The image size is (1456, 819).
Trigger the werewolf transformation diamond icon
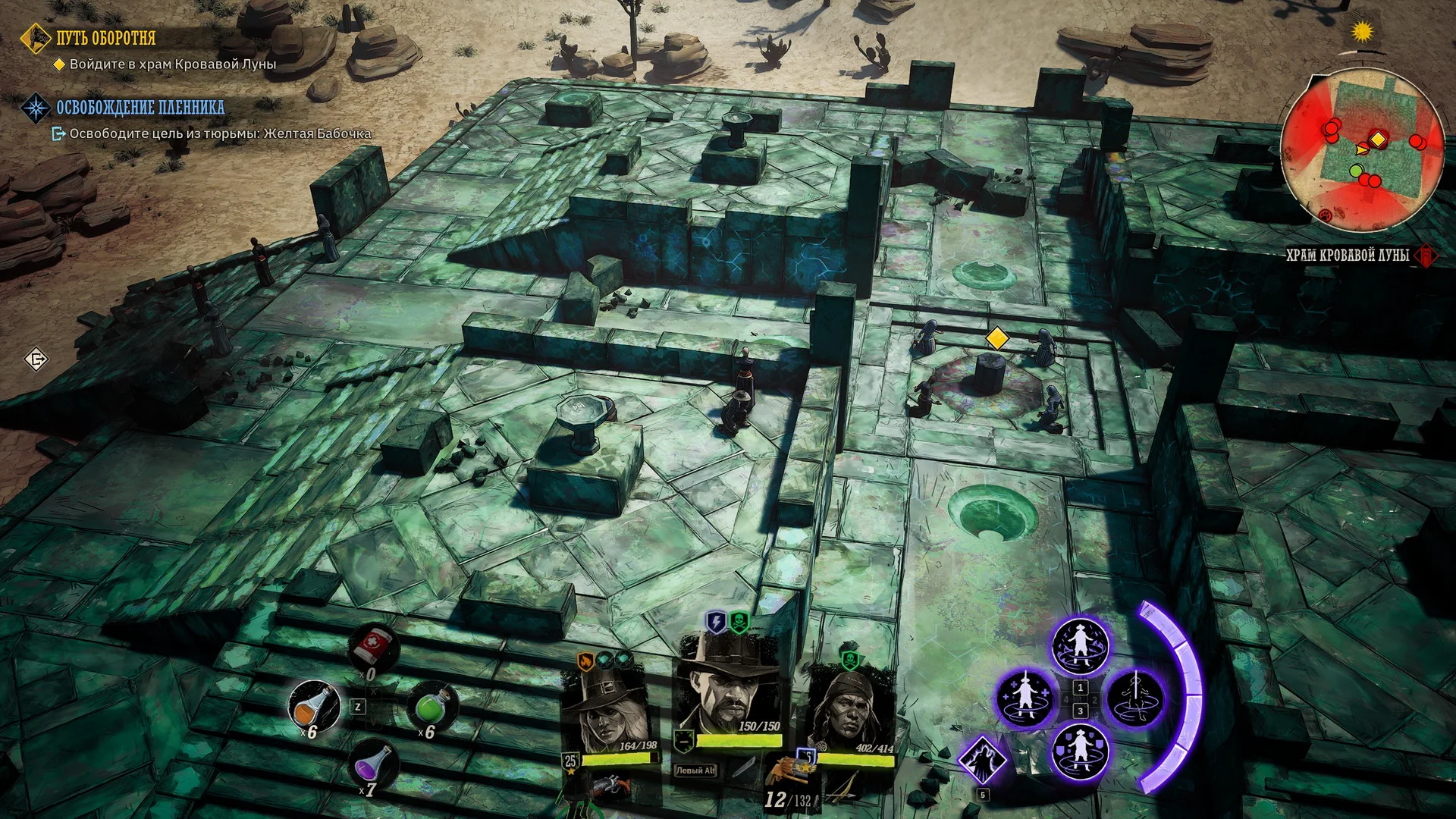983,761
